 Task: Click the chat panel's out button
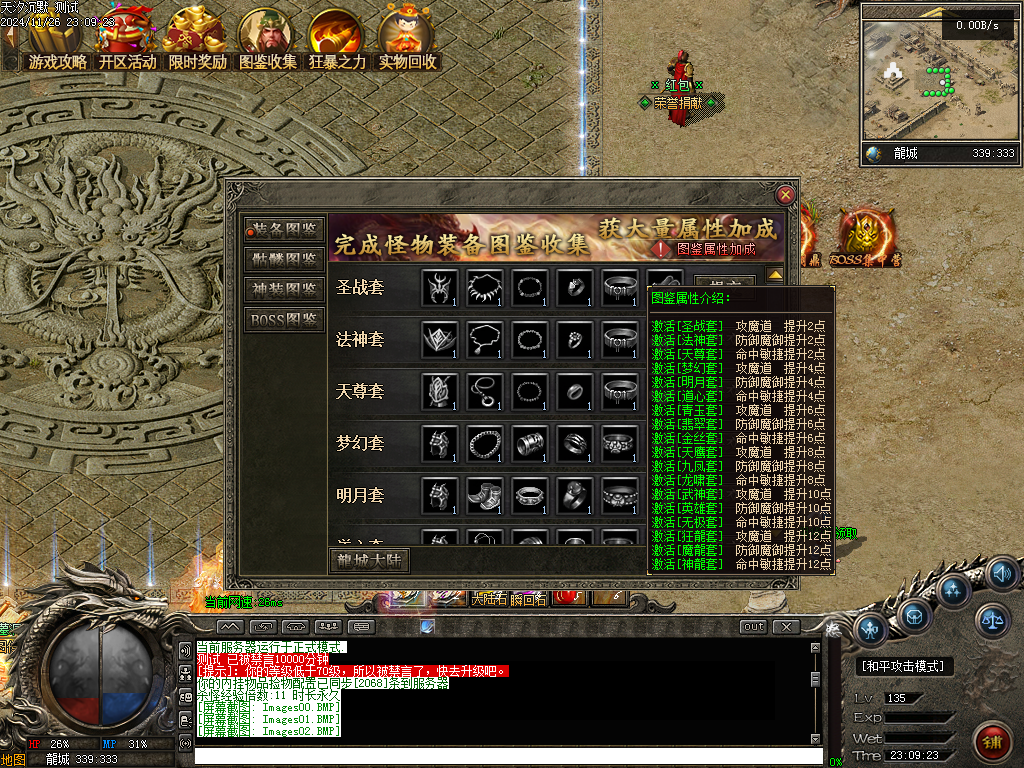click(753, 627)
